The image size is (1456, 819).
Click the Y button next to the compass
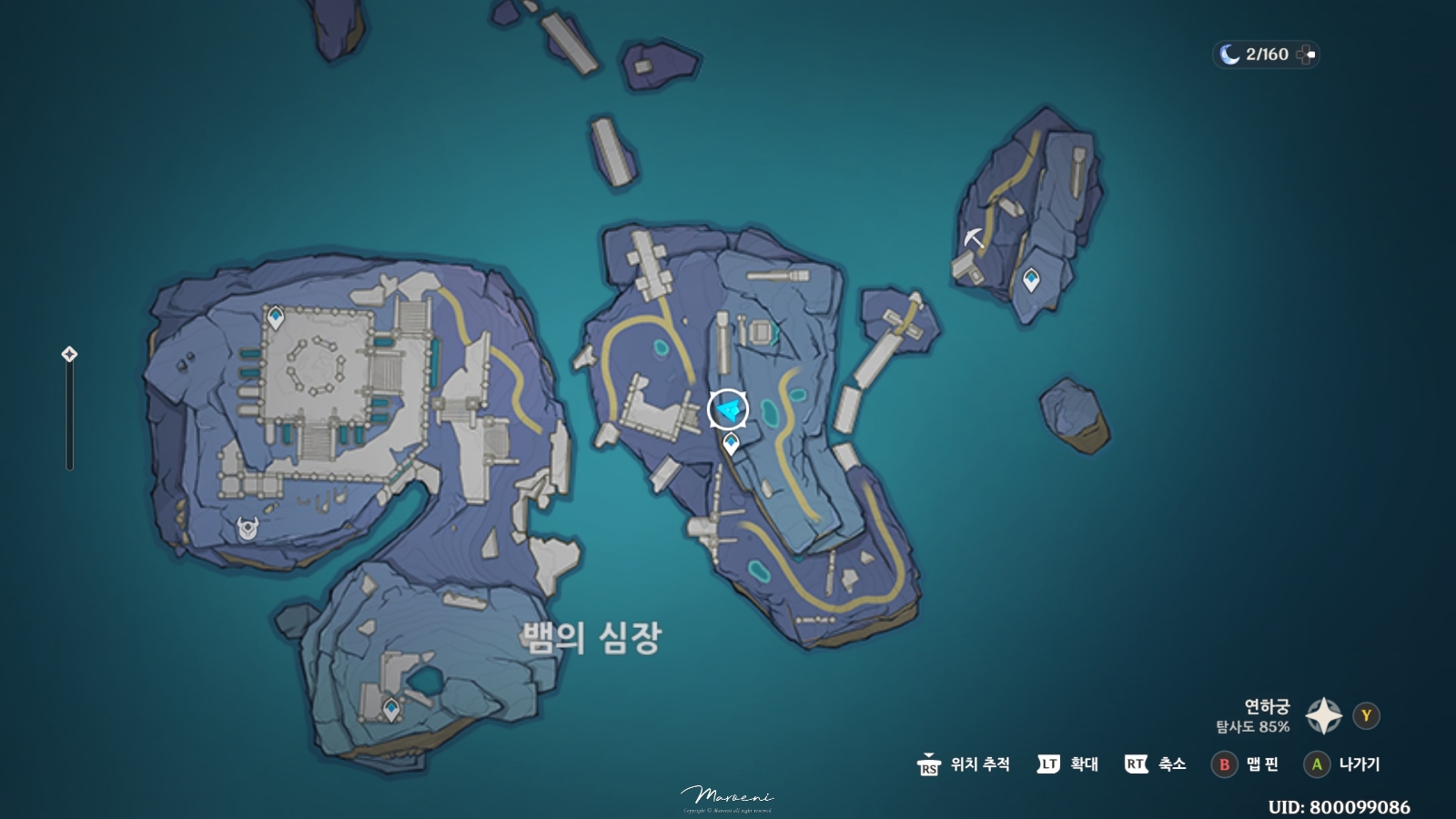(1365, 715)
